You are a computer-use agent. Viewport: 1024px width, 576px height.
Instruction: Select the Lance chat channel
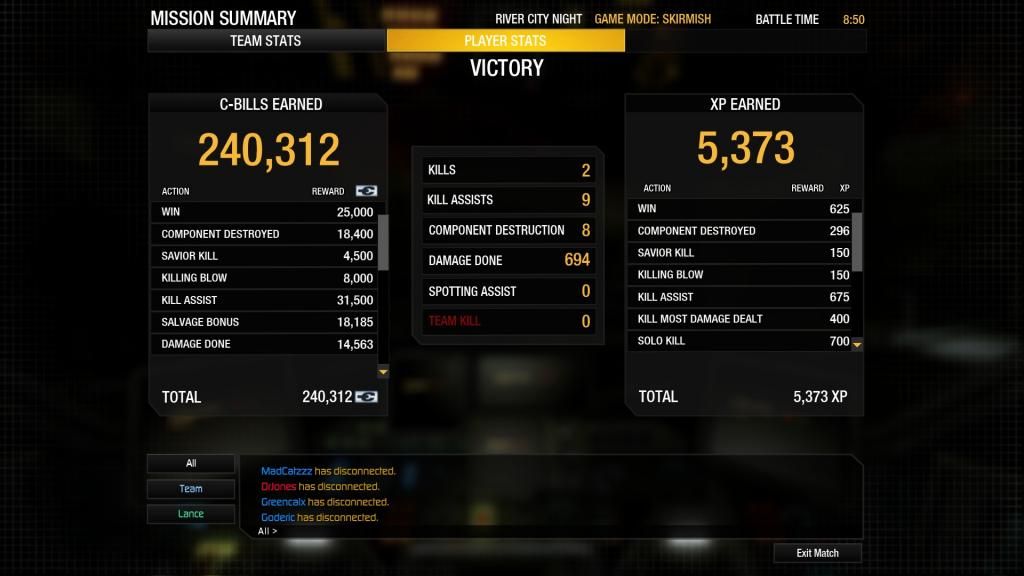pyautogui.click(x=191, y=514)
